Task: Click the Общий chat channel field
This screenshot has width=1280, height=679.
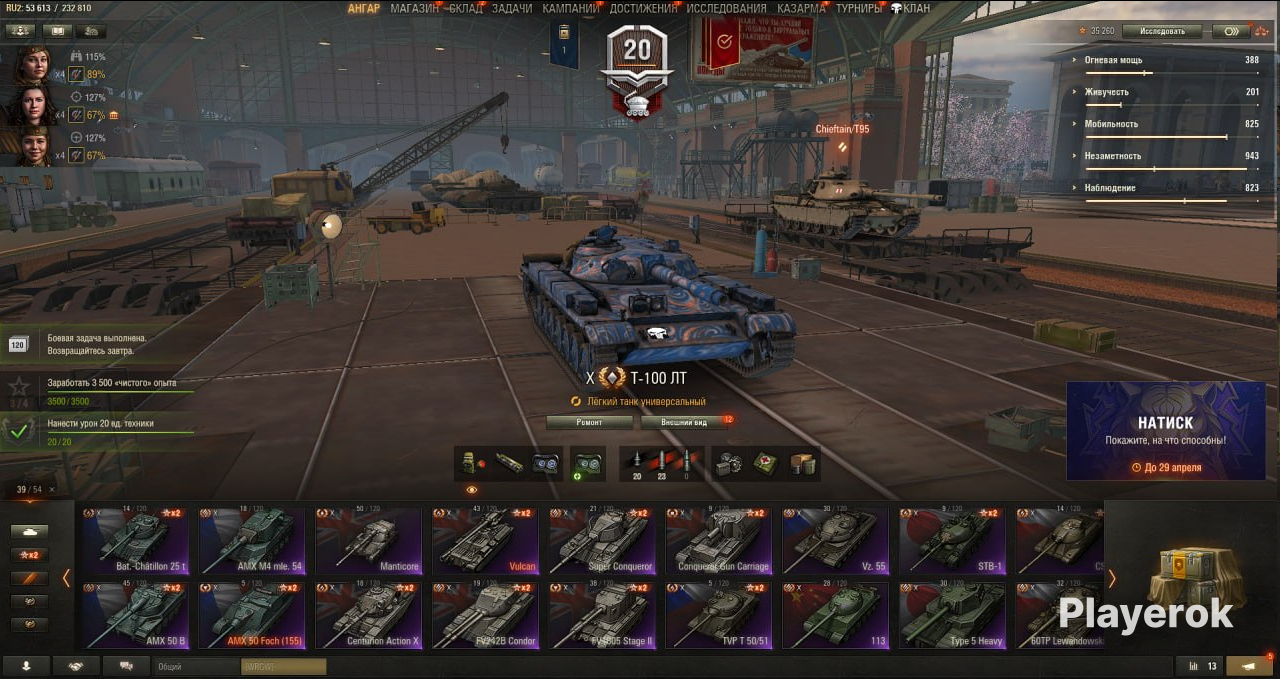Action: [x=197, y=666]
